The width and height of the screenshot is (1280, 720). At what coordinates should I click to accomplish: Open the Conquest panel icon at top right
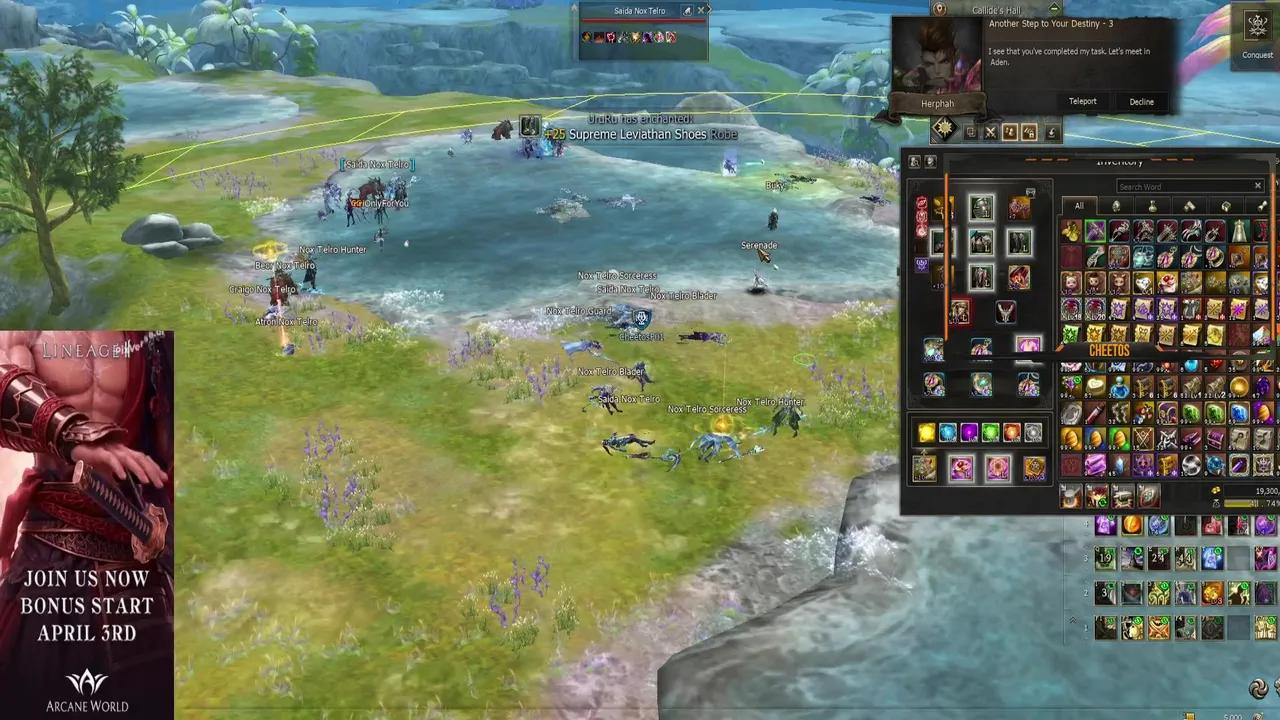click(1257, 27)
